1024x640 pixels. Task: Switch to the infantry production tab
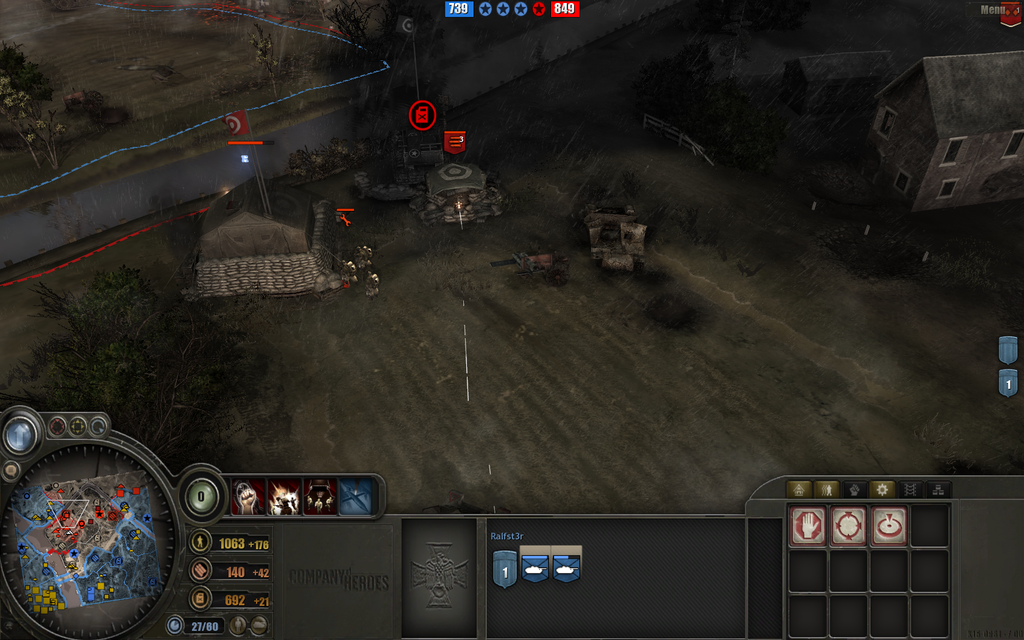(x=827, y=490)
